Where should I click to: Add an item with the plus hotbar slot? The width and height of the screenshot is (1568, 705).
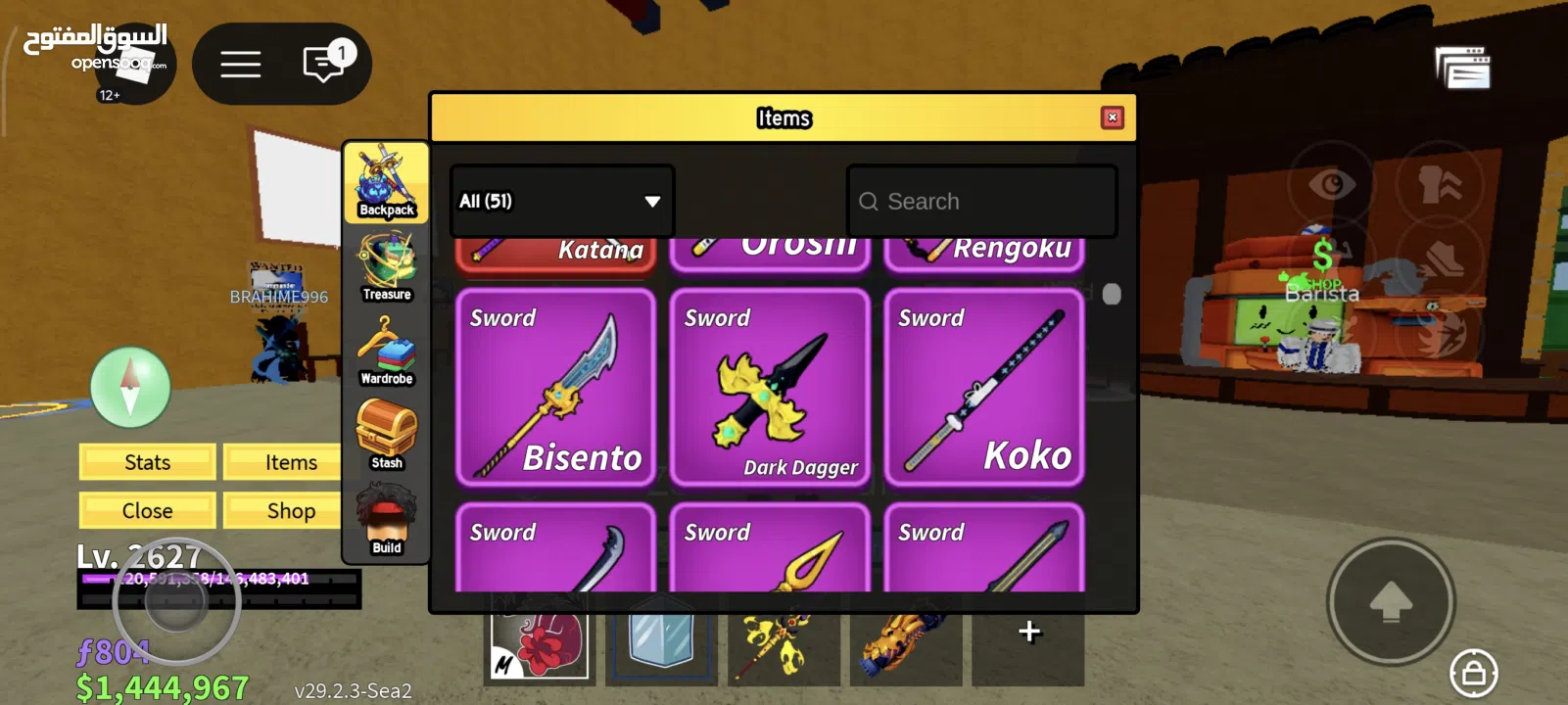pyautogui.click(x=1028, y=633)
